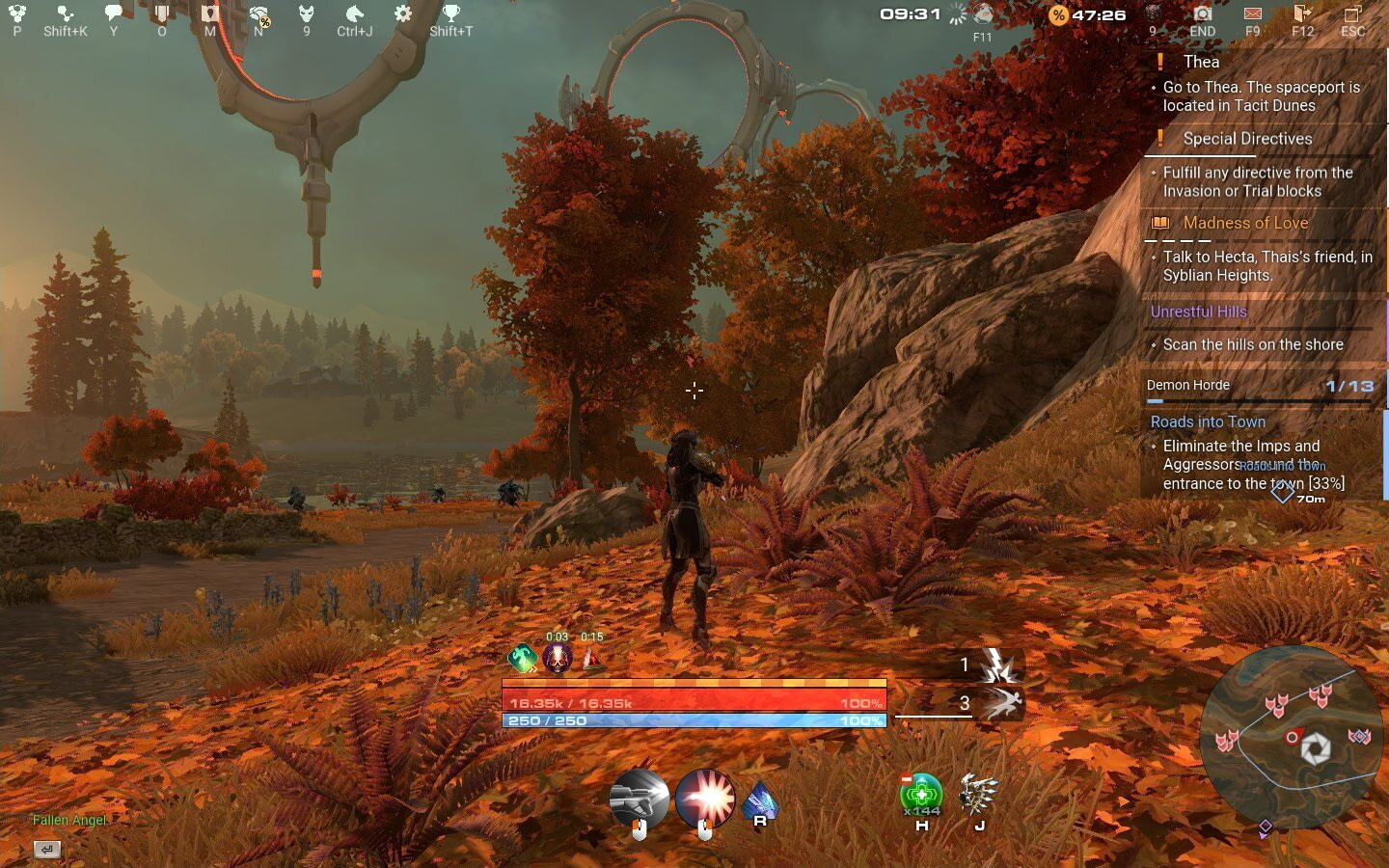The width and height of the screenshot is (1389, 868).
Task: Activate the pistol primary attack skill
Action: point(640,798)
